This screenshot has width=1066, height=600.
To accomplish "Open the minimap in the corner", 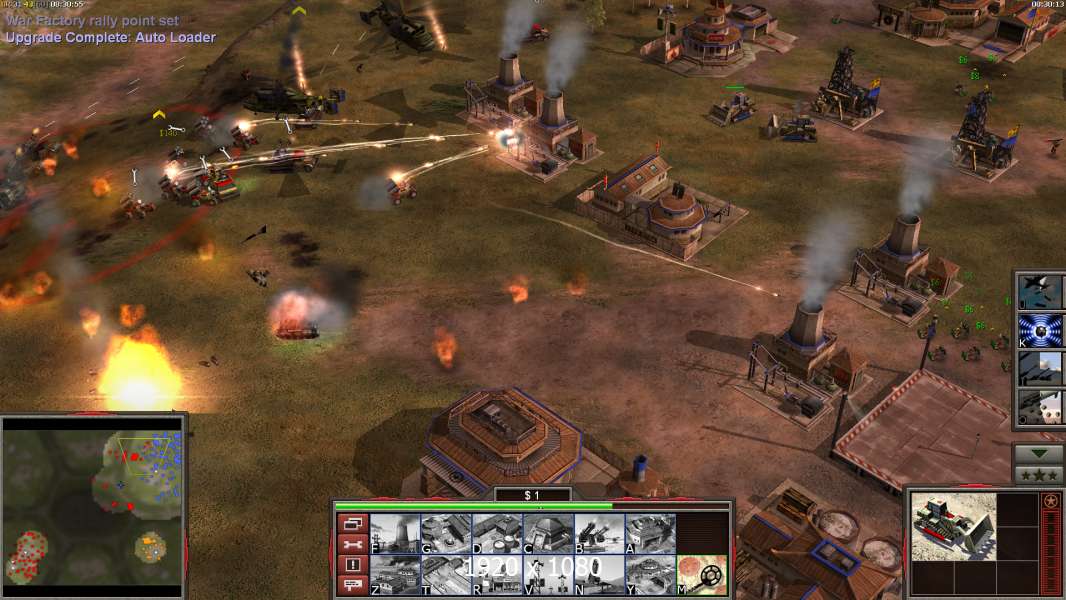I will pos(92,502).
